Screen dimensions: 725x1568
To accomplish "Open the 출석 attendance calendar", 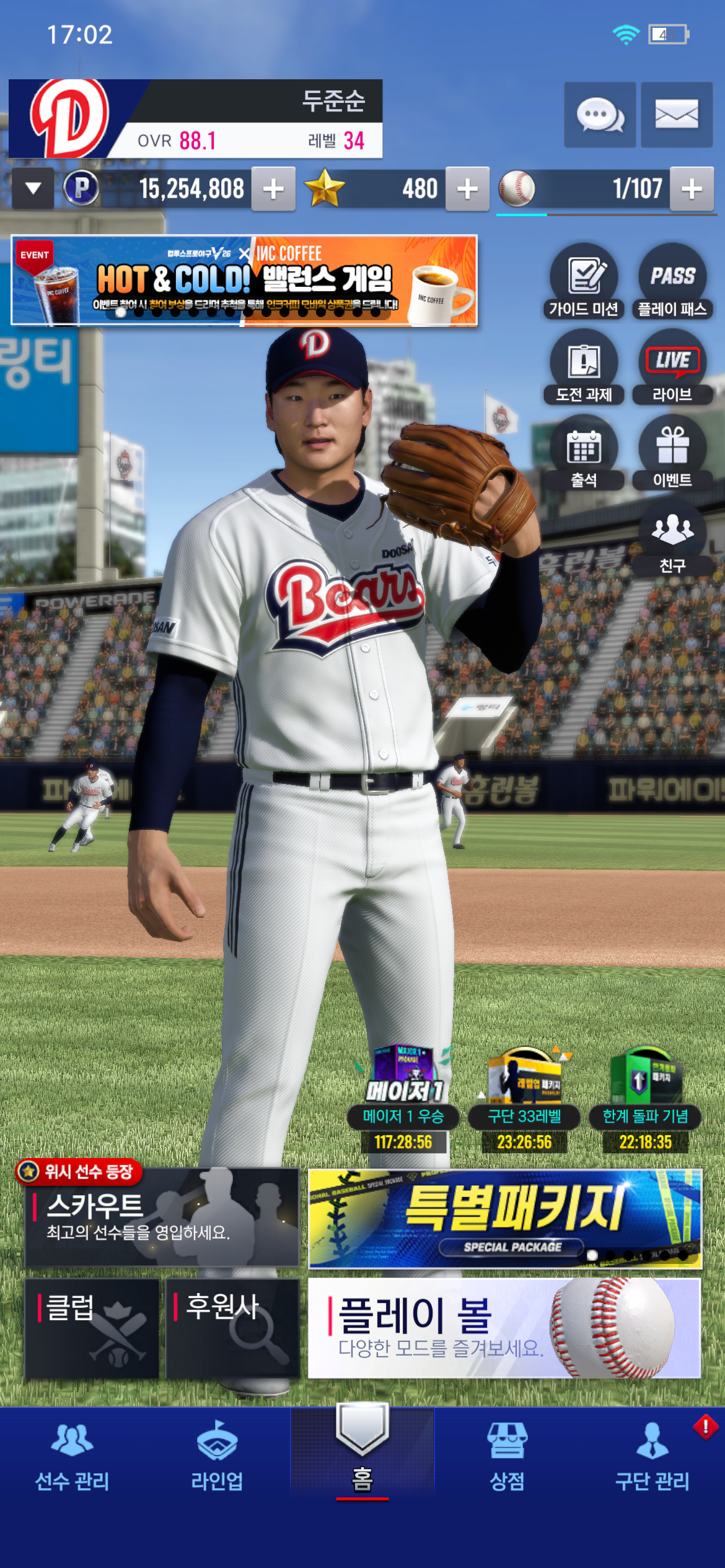I will pos(584,453).
